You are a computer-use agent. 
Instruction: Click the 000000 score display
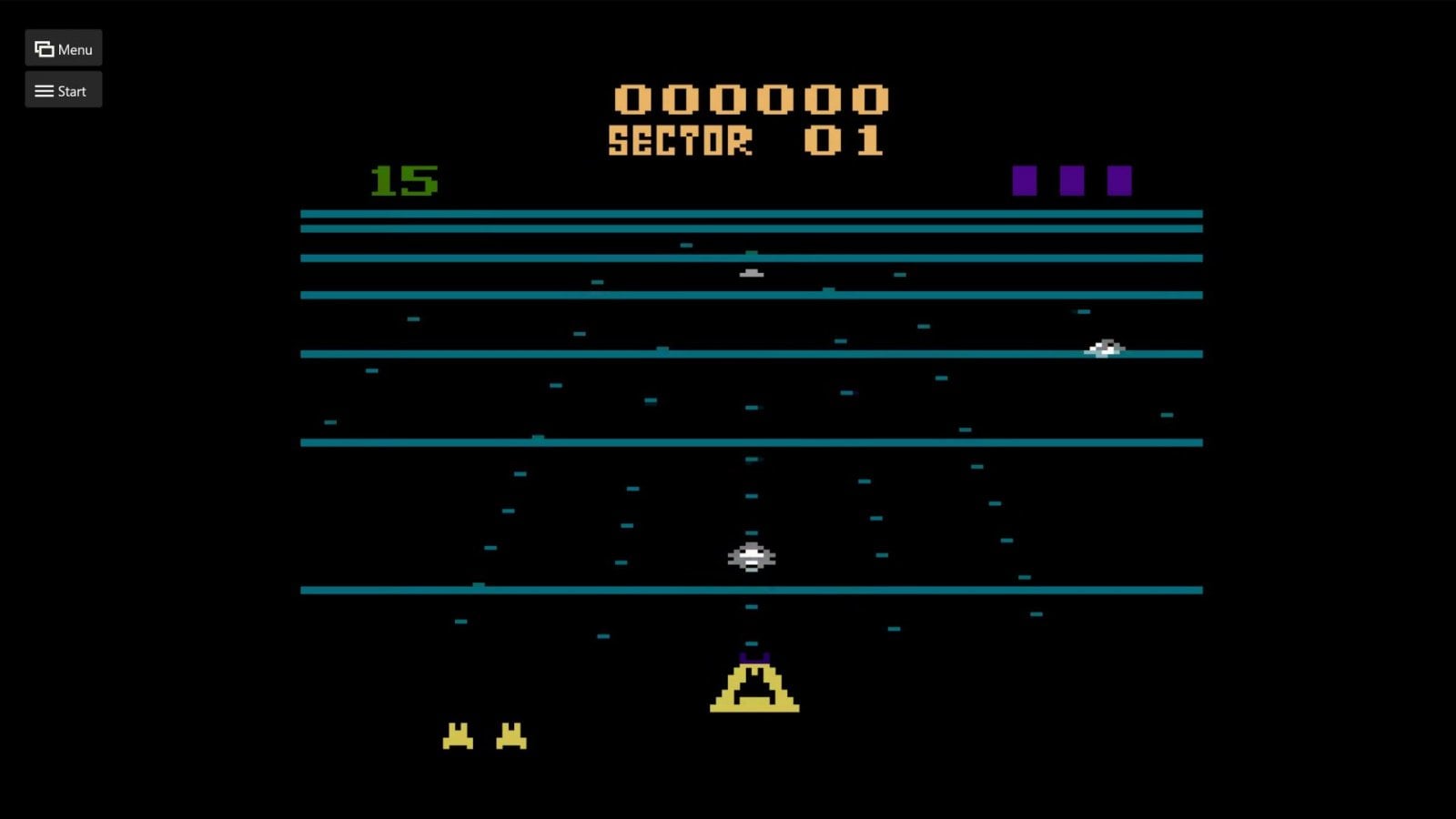coord(752,100)
